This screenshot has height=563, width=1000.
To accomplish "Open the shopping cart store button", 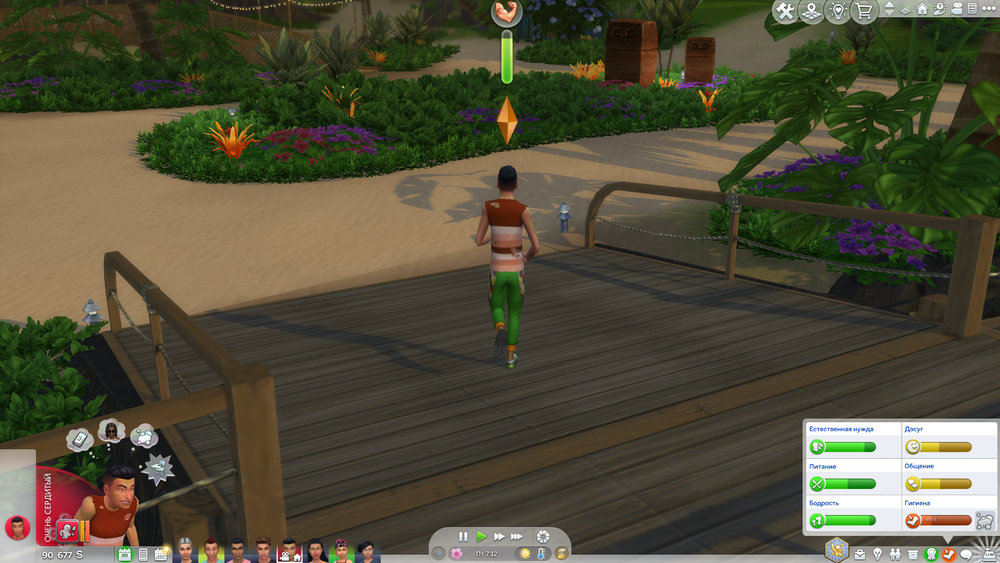I will click(x=862, y=11).
